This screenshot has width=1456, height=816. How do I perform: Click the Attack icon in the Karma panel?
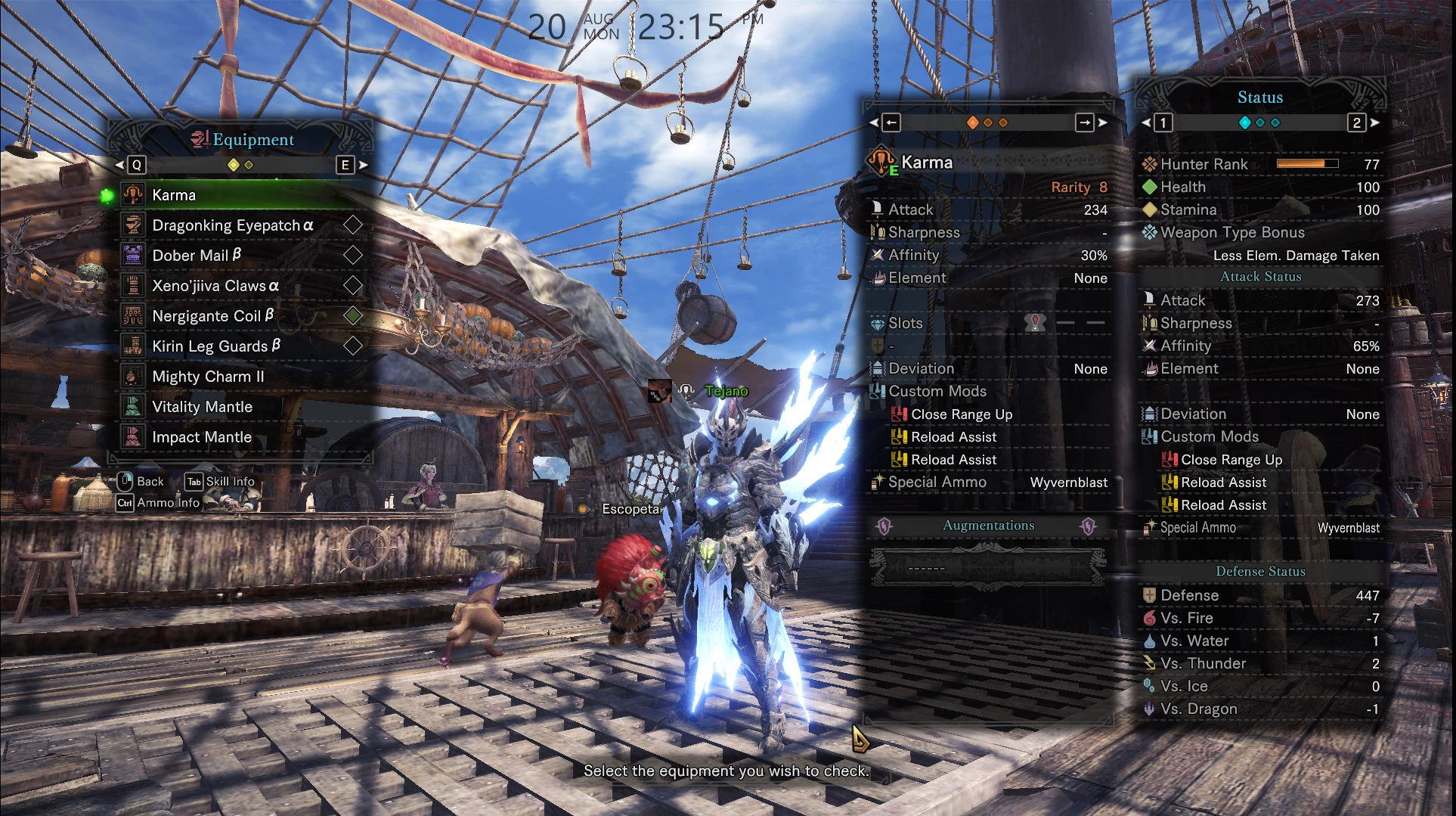(x=879, y=209)
